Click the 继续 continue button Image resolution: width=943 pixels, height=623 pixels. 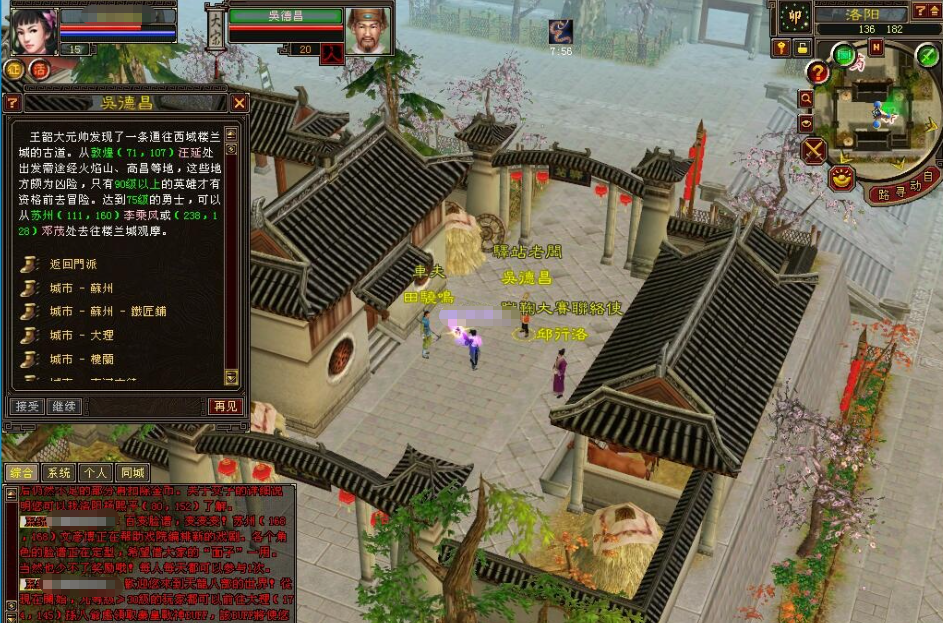[x=64, y=406]
